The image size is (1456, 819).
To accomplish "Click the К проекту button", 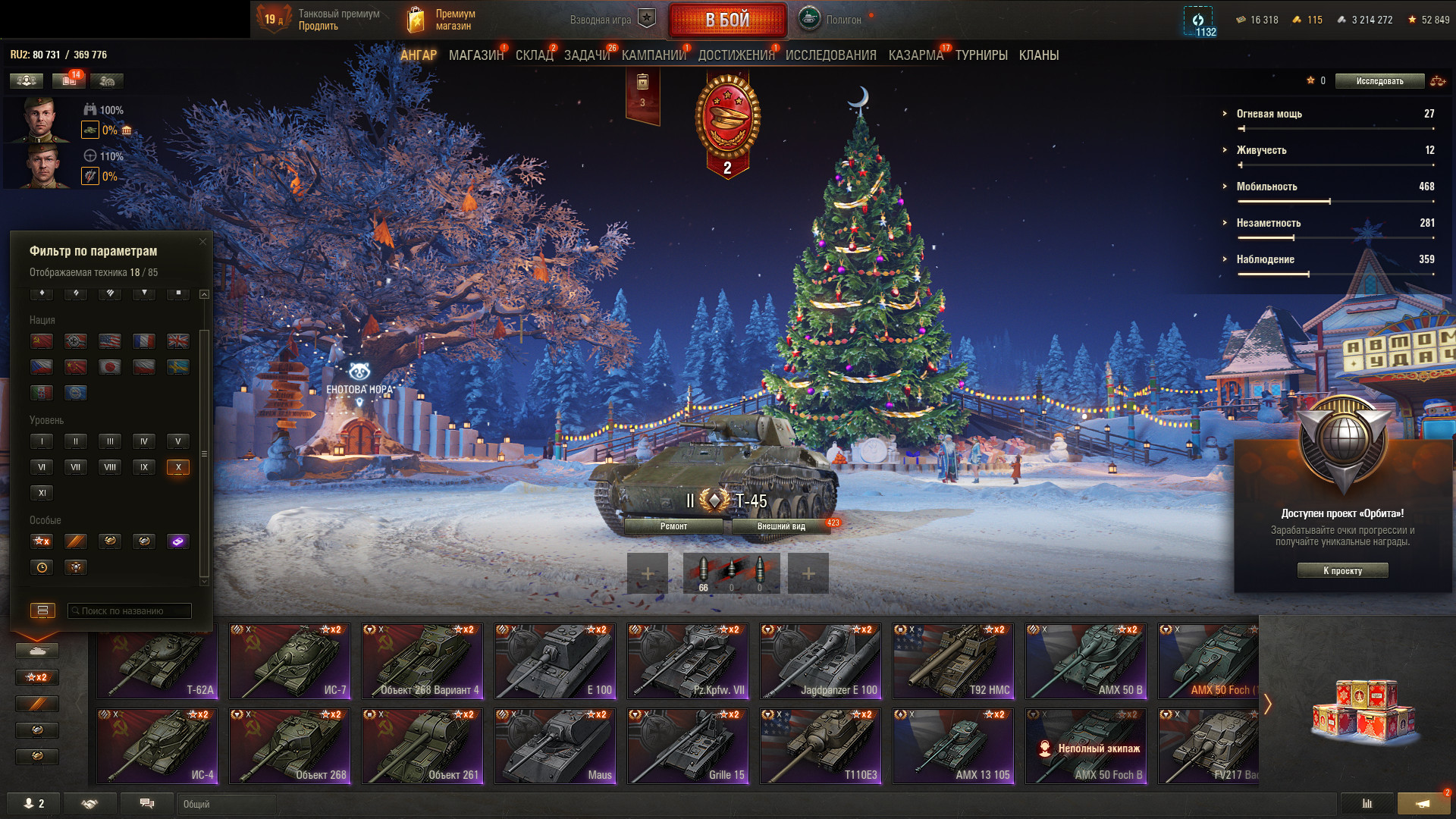I will (1342, 570).
